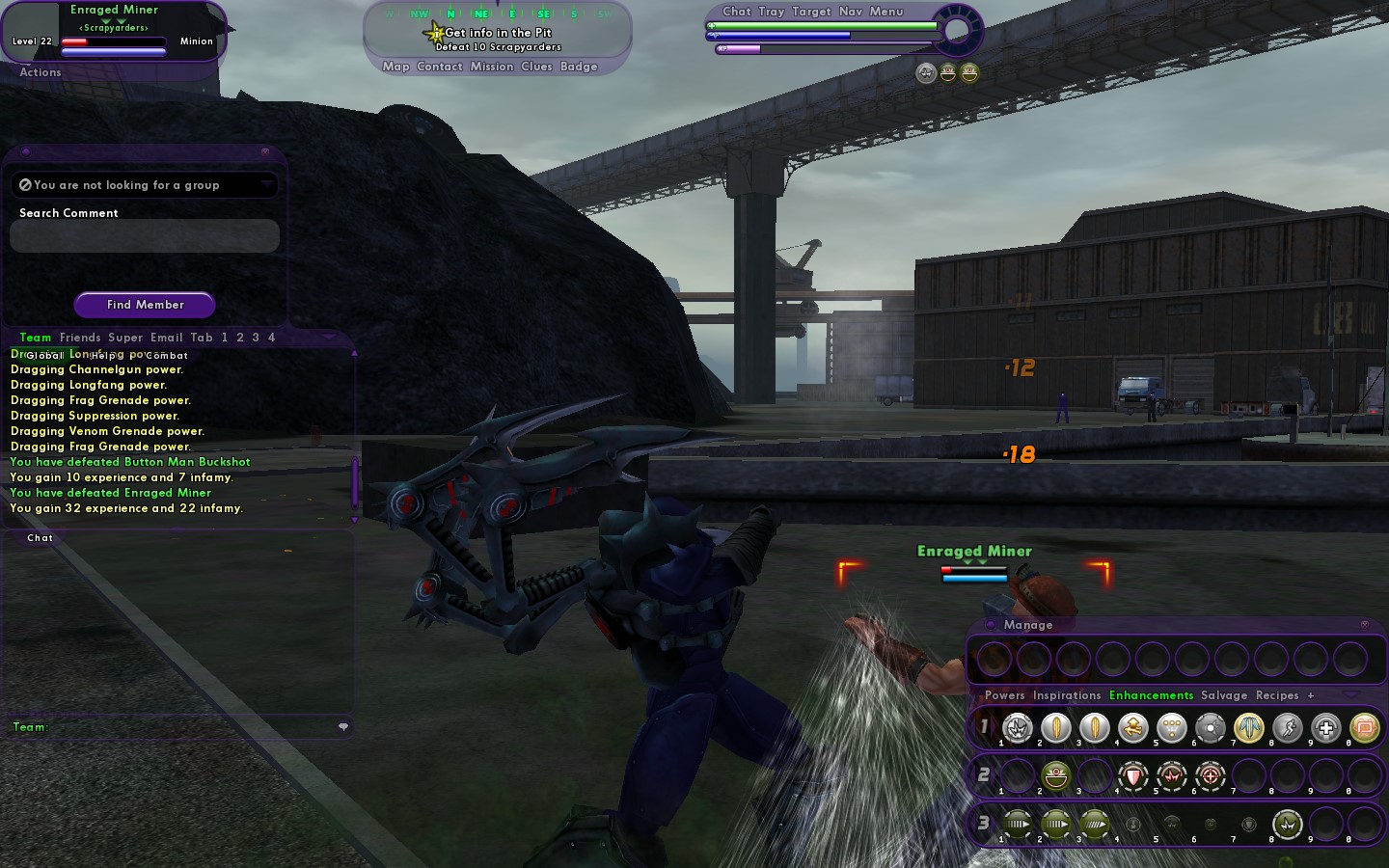Switch to the Friends tab
The image size is (1389, 868).
click(80, 338)
